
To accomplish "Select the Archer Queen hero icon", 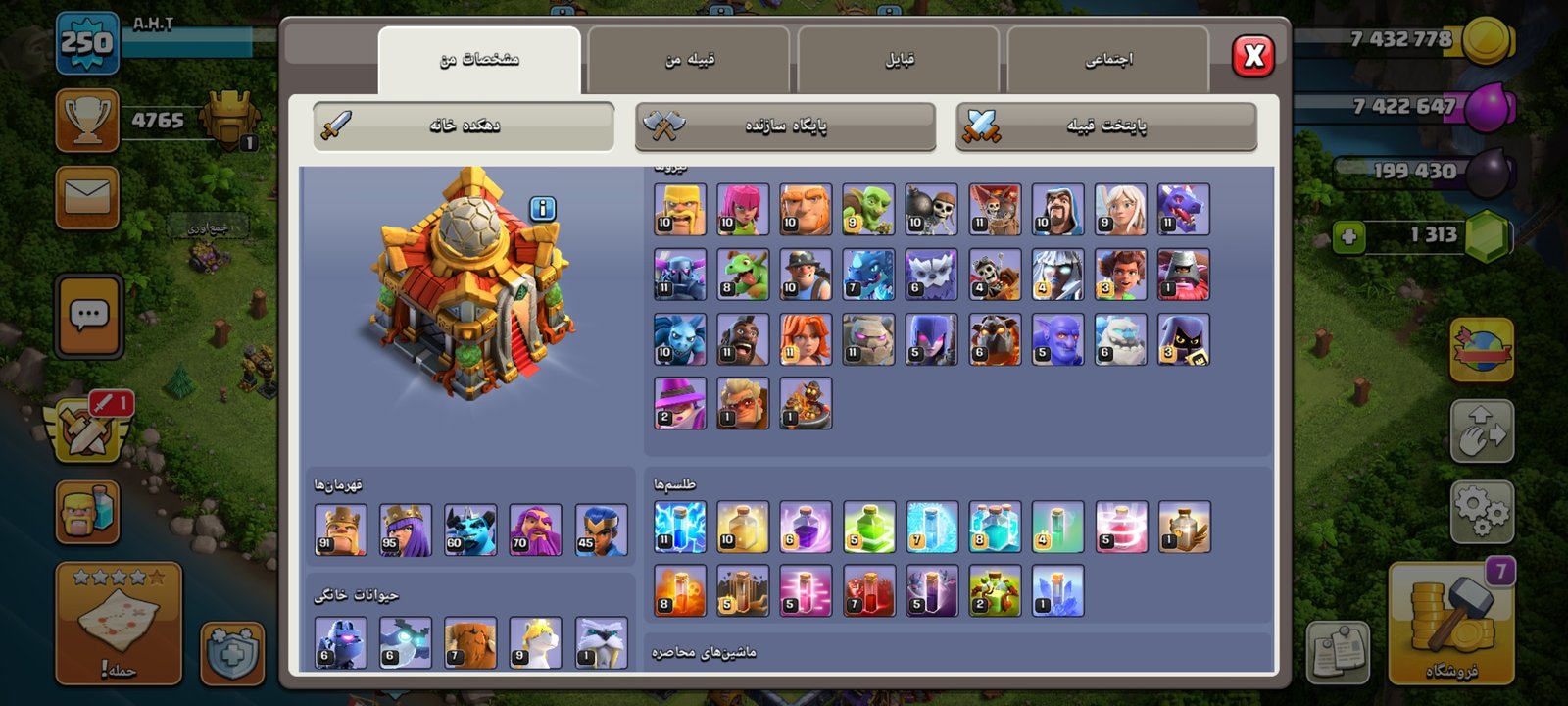I will (x=405, y=529).
